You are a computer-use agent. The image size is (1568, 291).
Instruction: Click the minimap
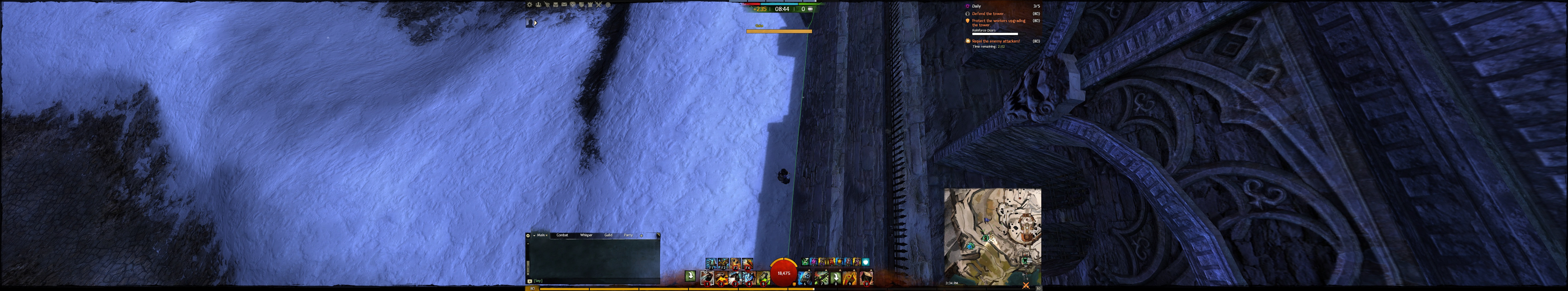click(x=992, y=234)
